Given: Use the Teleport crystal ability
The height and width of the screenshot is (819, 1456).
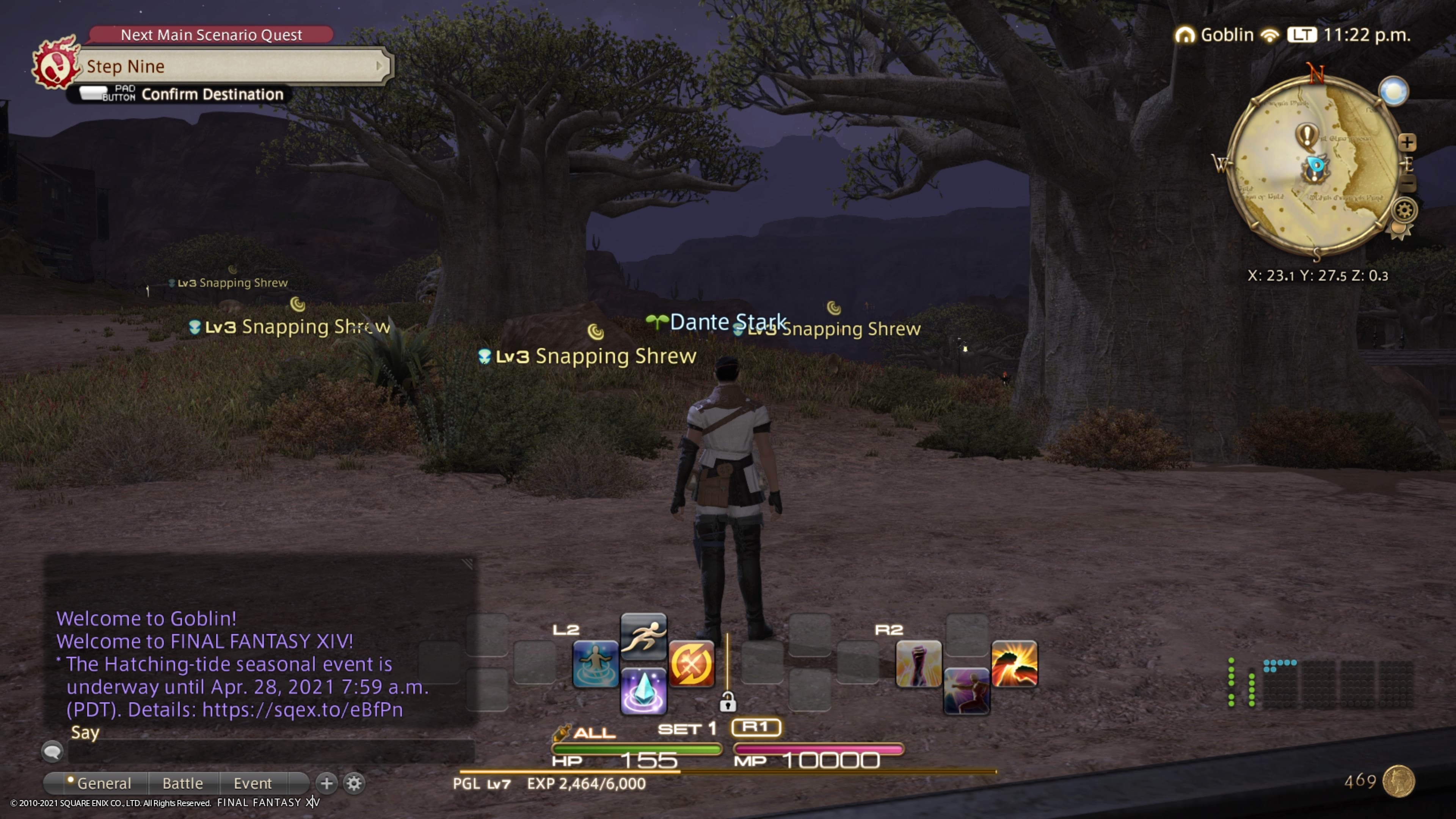Looking at the screenshot, I should point(643,691).
